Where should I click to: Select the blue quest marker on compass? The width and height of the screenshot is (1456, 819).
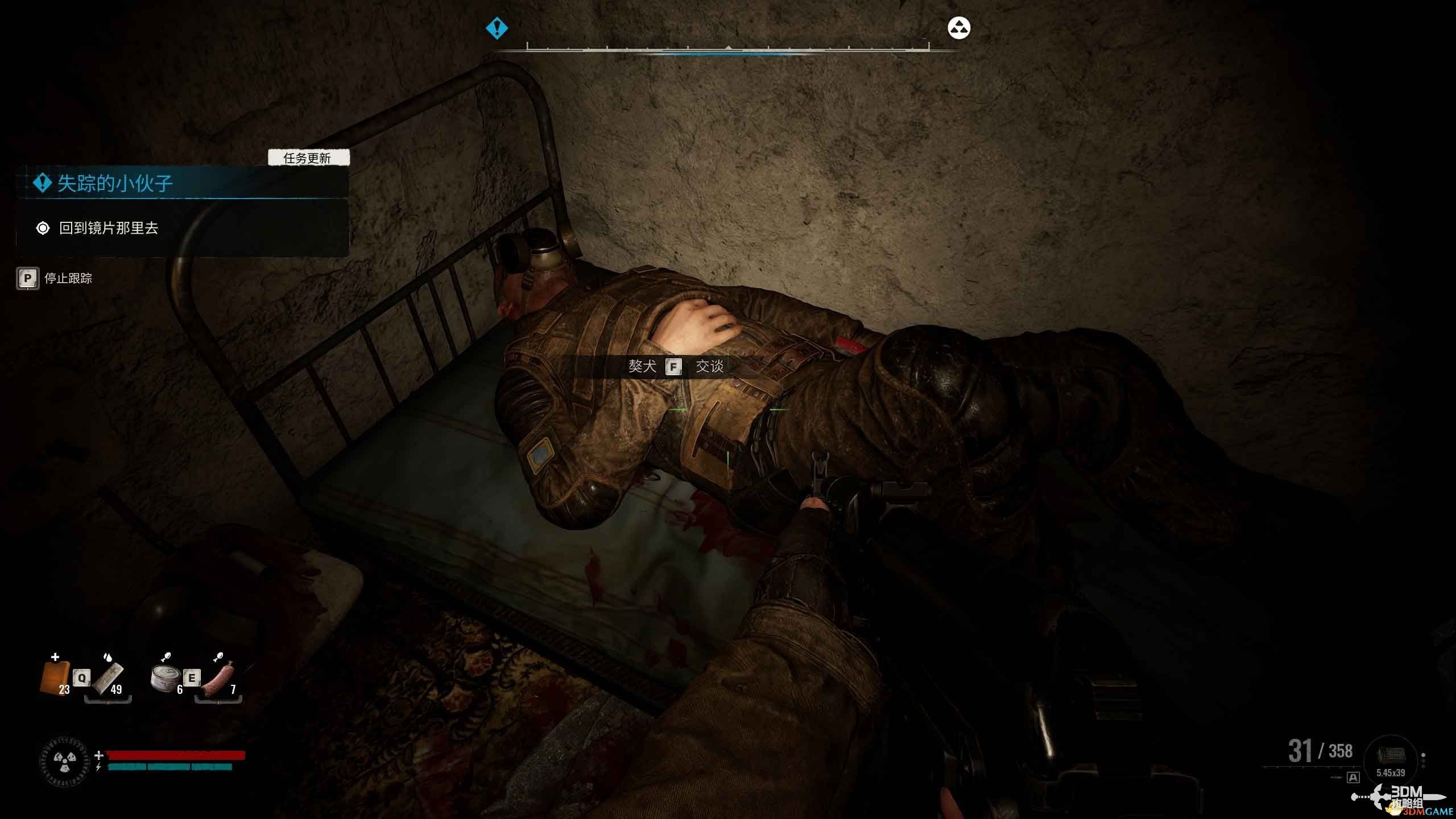coord(497,28)
